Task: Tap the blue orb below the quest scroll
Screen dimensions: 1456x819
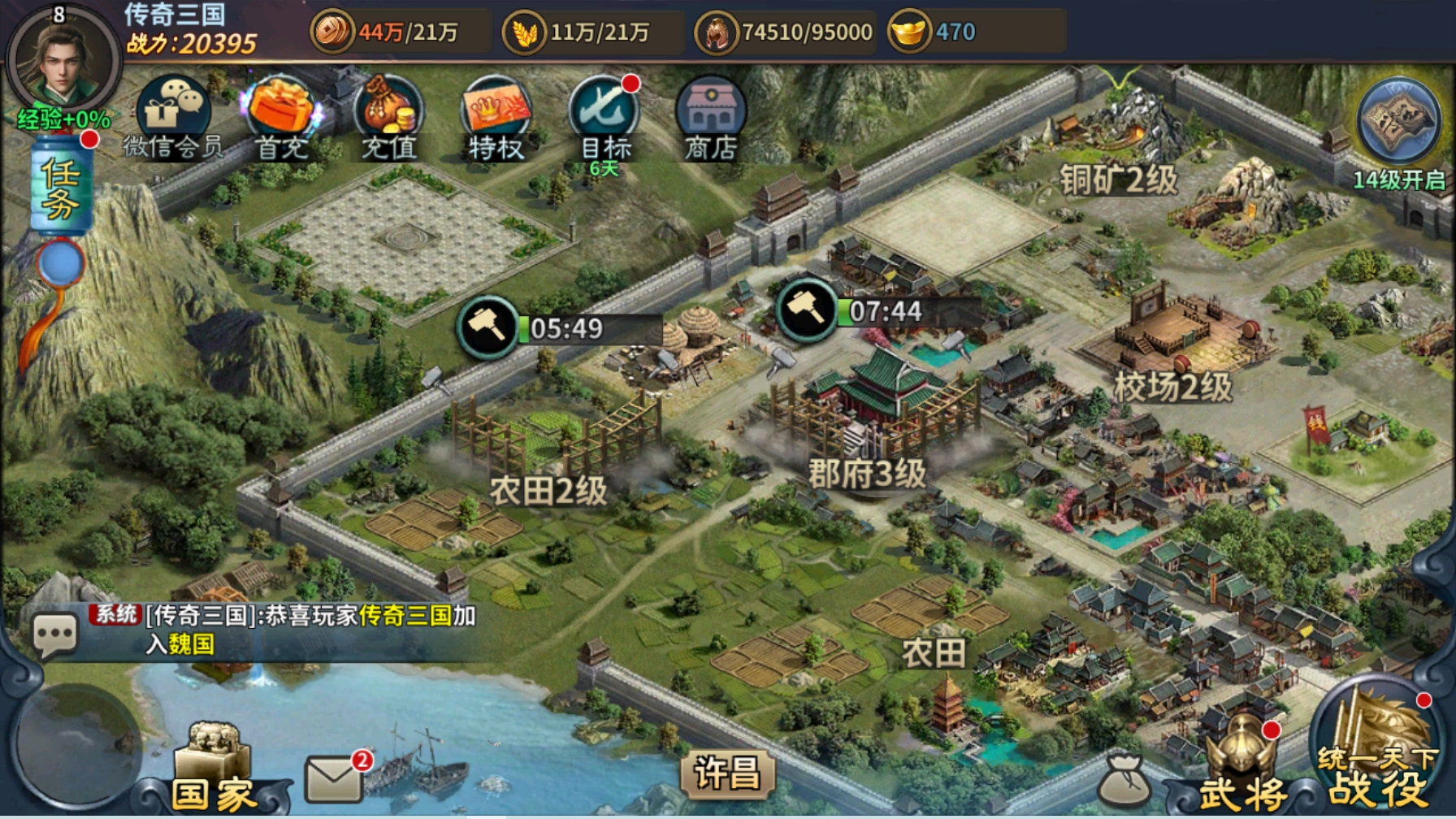Action: click(x=60, y=263)
